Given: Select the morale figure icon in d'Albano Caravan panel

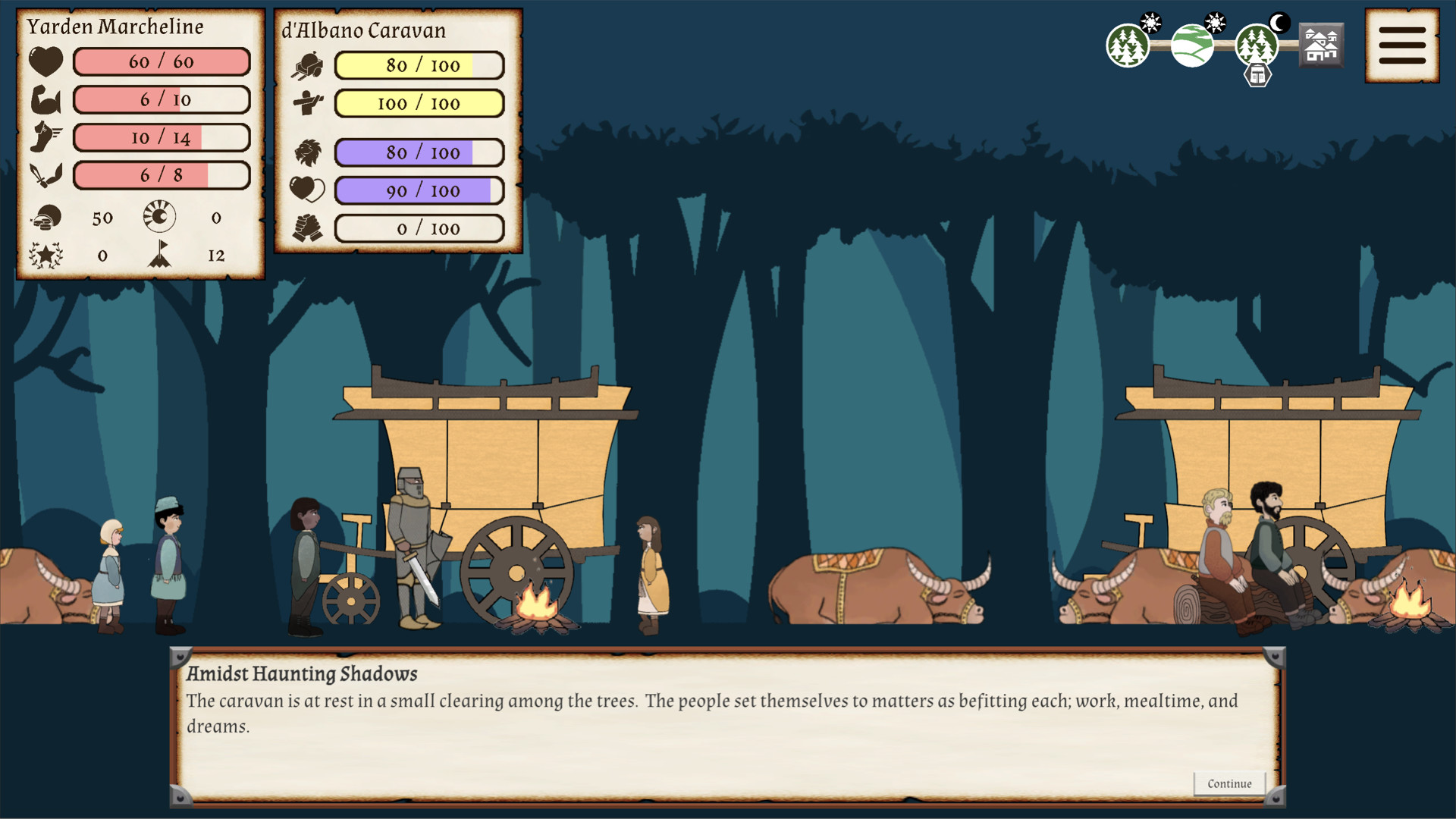Looking at the screenshot, I should (307, 104).
